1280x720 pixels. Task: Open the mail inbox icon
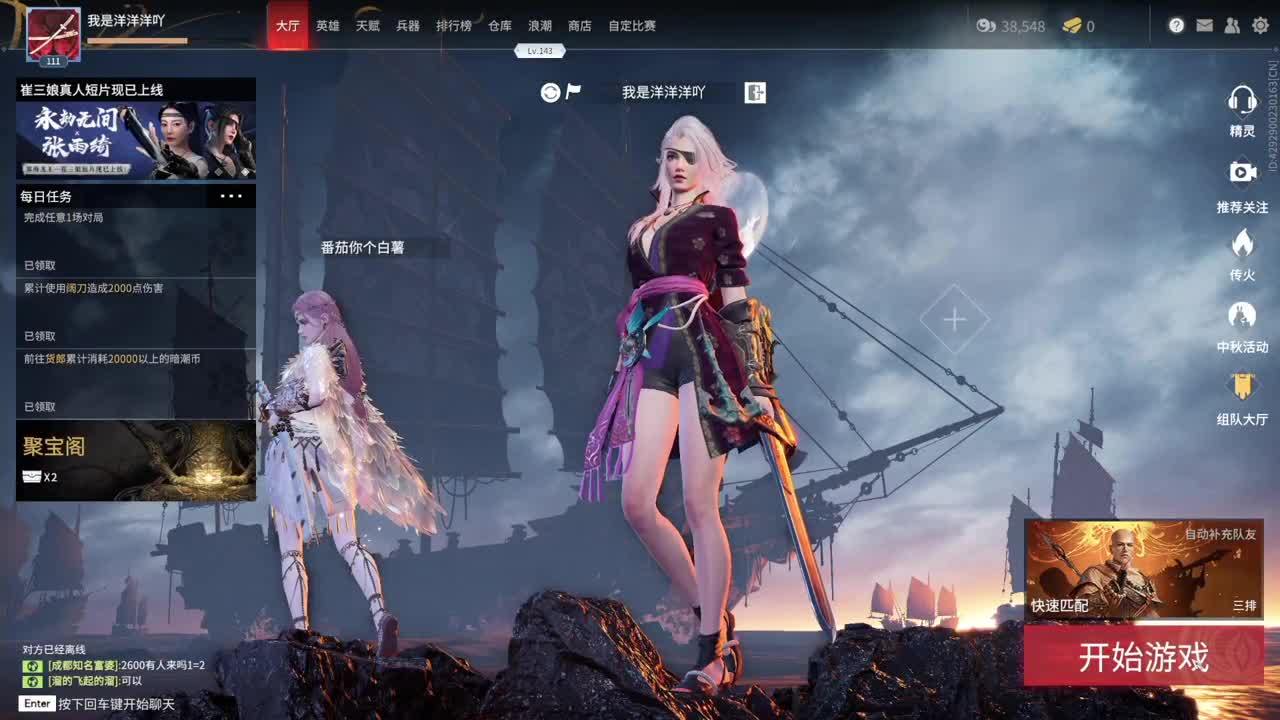tap(1204, 26)
